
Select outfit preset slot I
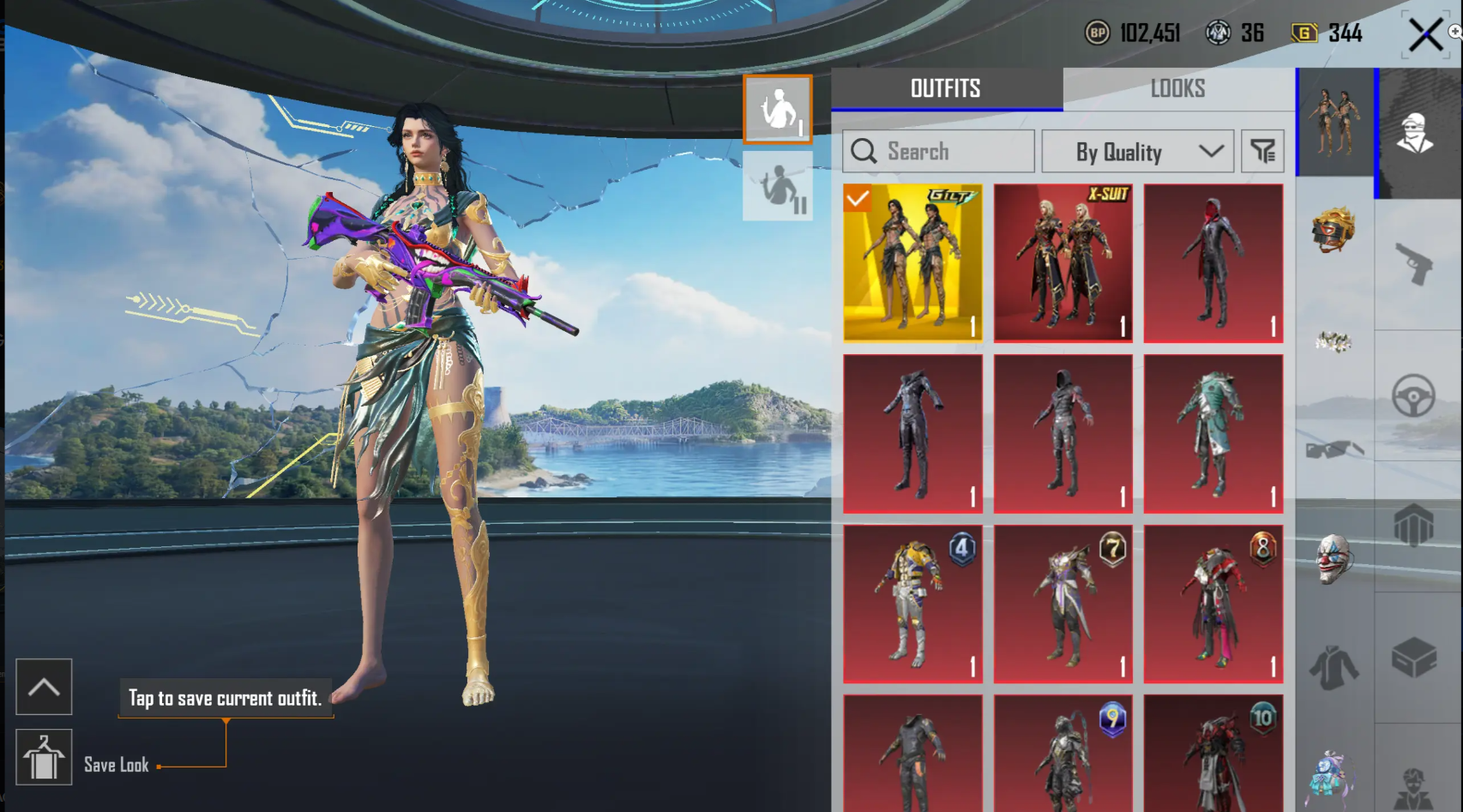pyautogui.click(x=776, y=108)
